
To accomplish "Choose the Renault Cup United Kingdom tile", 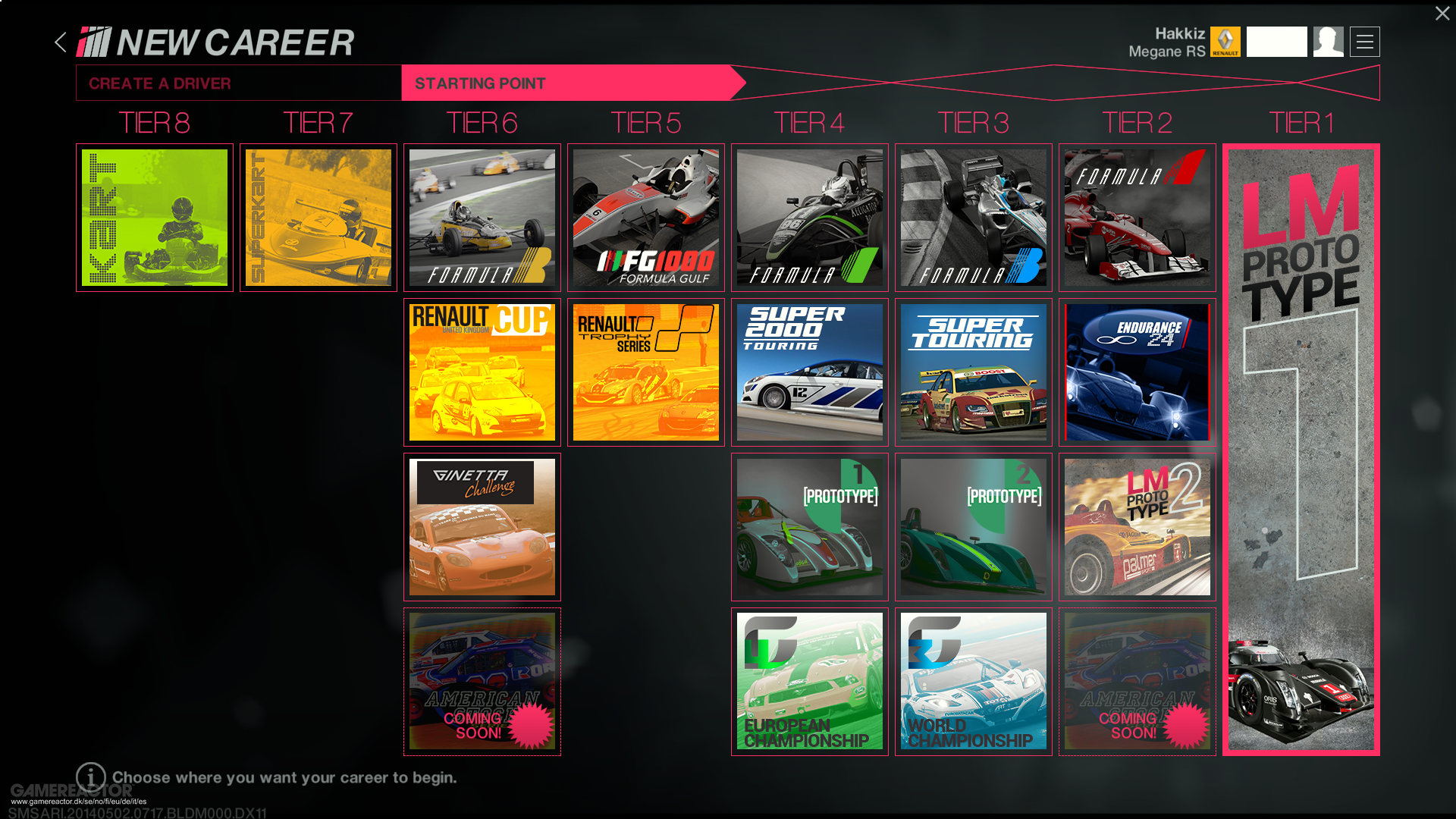I will 482,372.
